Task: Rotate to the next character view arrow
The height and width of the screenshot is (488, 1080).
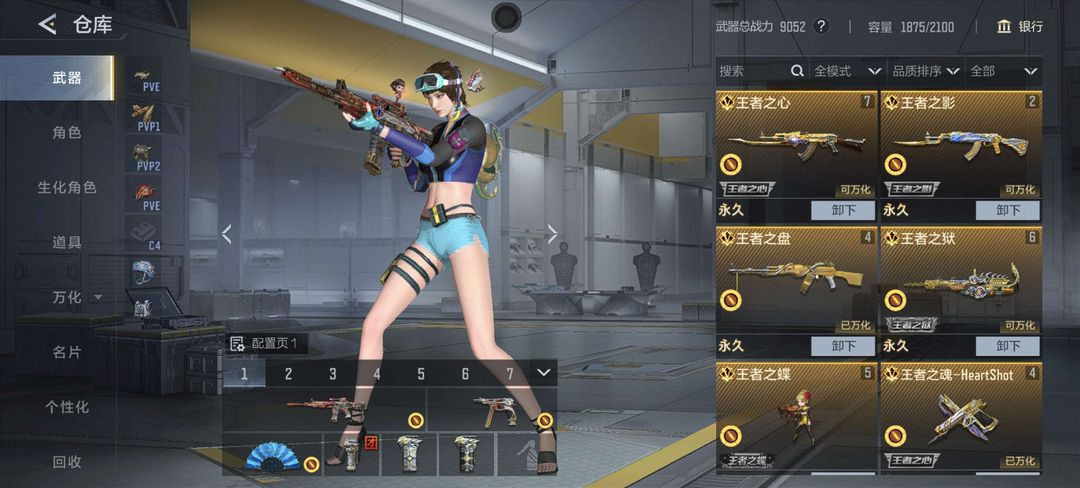Action: point(552,234)
